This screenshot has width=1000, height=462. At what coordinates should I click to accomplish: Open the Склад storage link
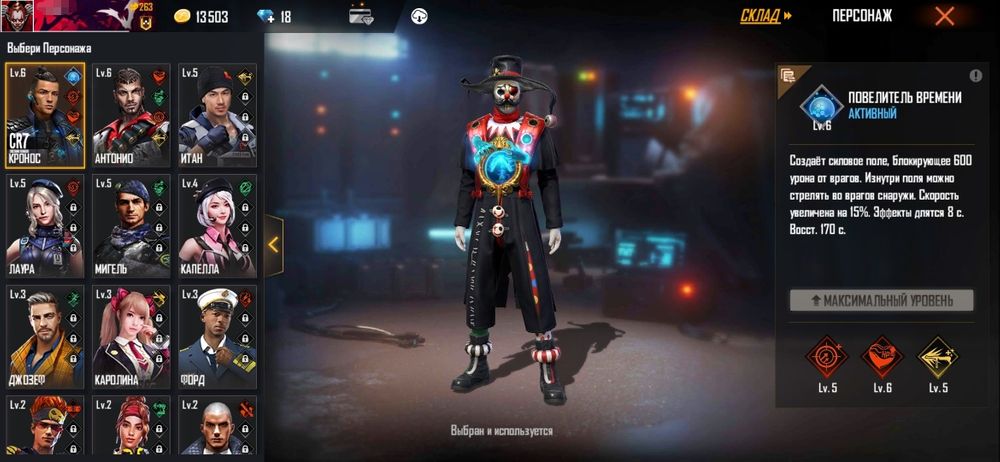[766, 16]
